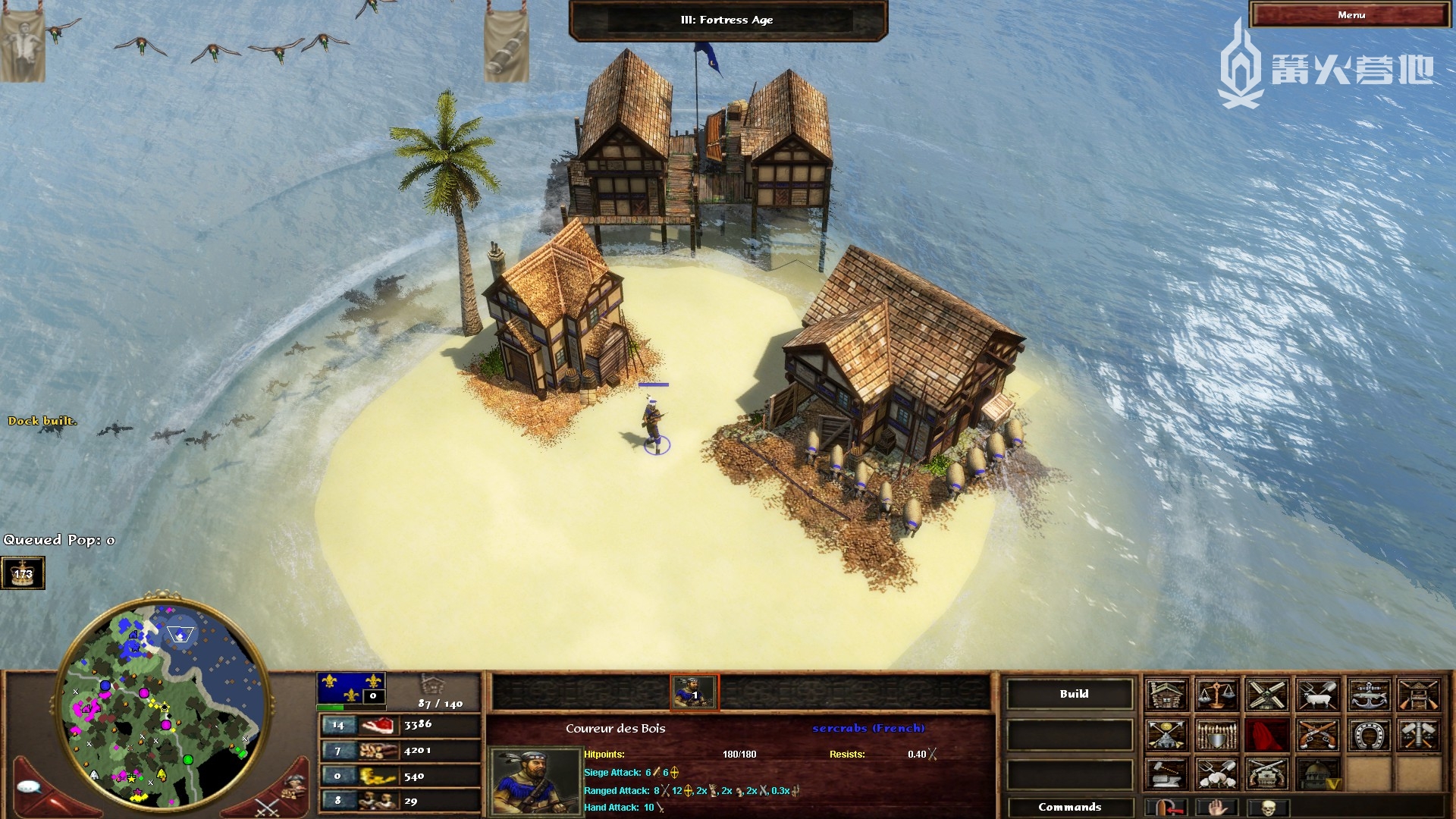Open the French home city flag
This screenshot has height=819, width=1456.
coord(351,687)
